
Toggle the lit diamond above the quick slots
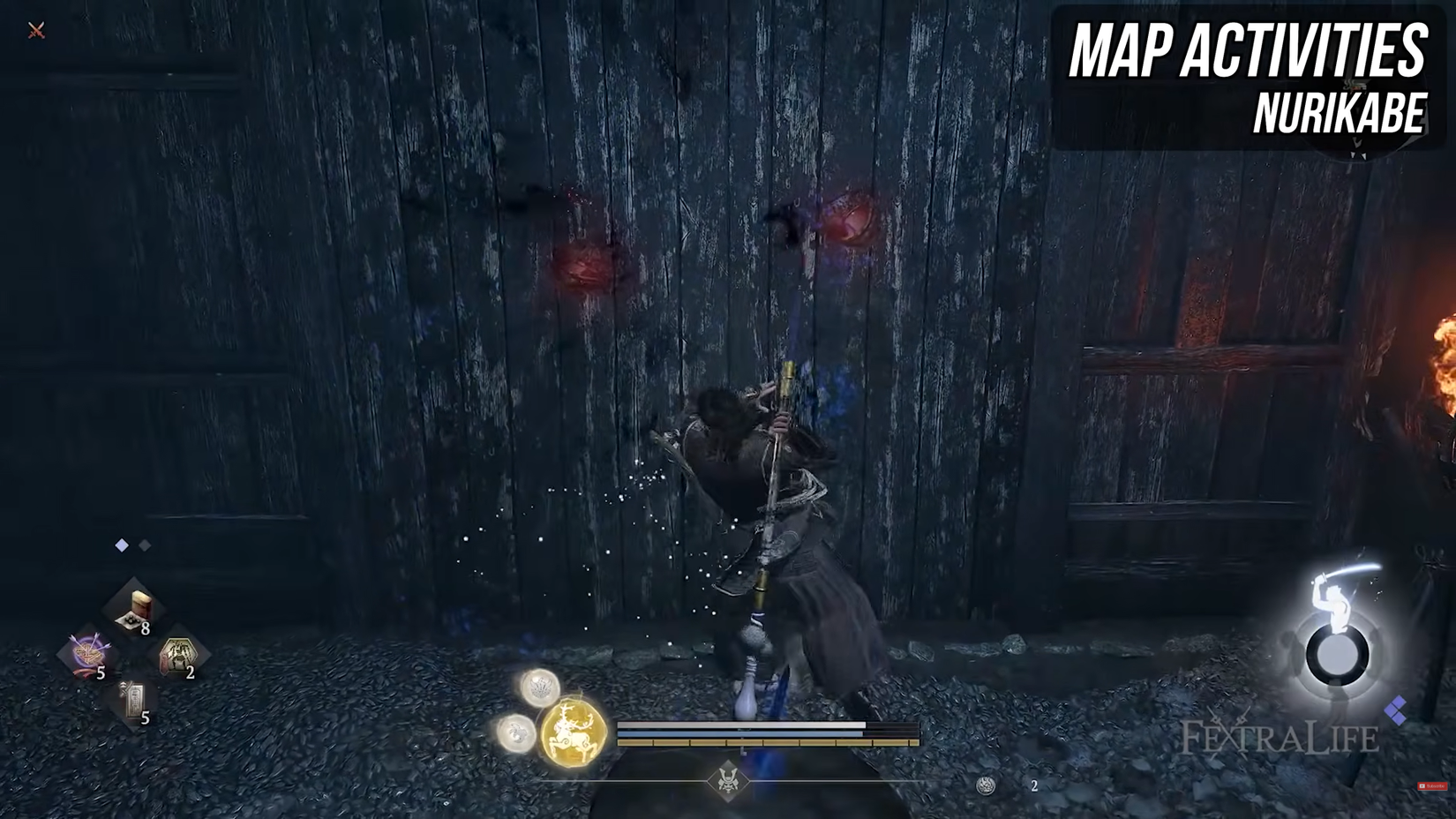(x=121, y=545)
